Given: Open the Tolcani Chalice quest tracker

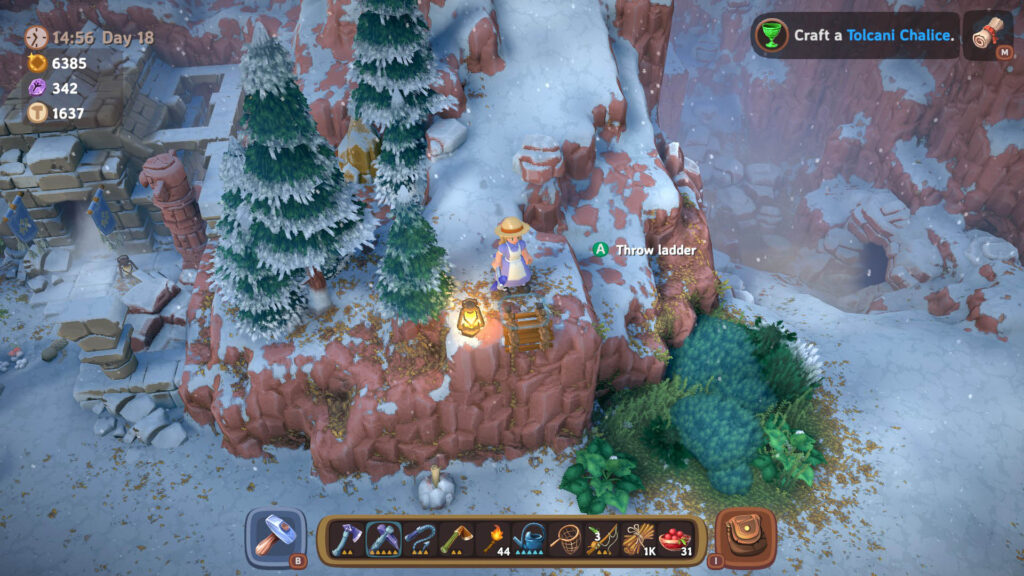Looking at the screenshot, I should click(x=855, y=35).
